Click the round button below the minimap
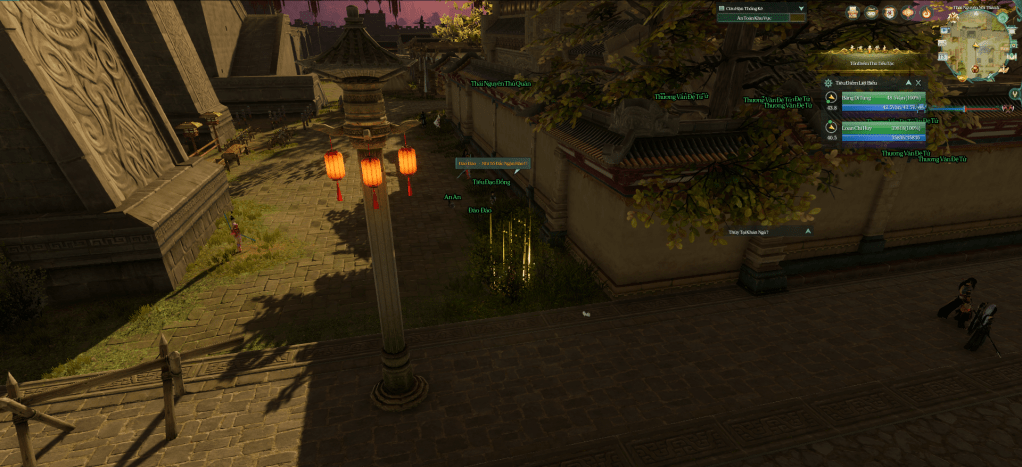The width and height of the screenshot is (1022, 467). (1014, 94)
